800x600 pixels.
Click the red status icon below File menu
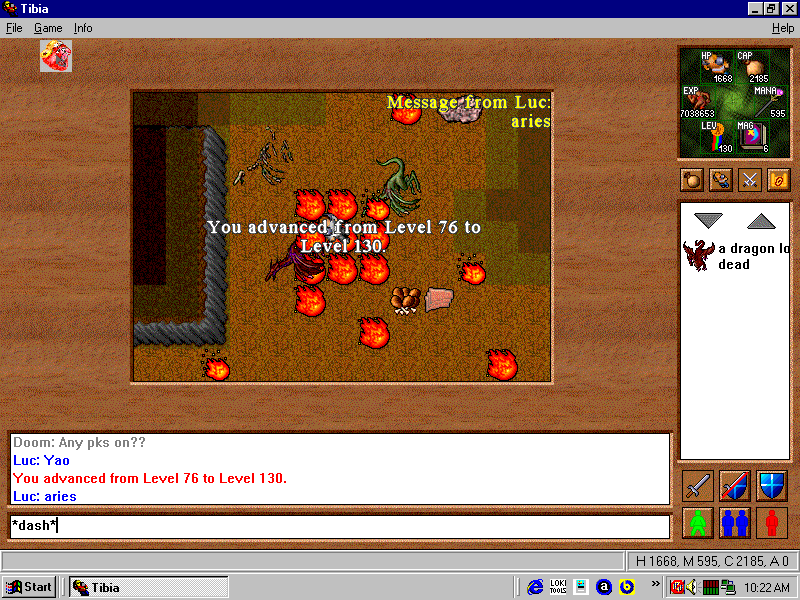tap(56, 56)
